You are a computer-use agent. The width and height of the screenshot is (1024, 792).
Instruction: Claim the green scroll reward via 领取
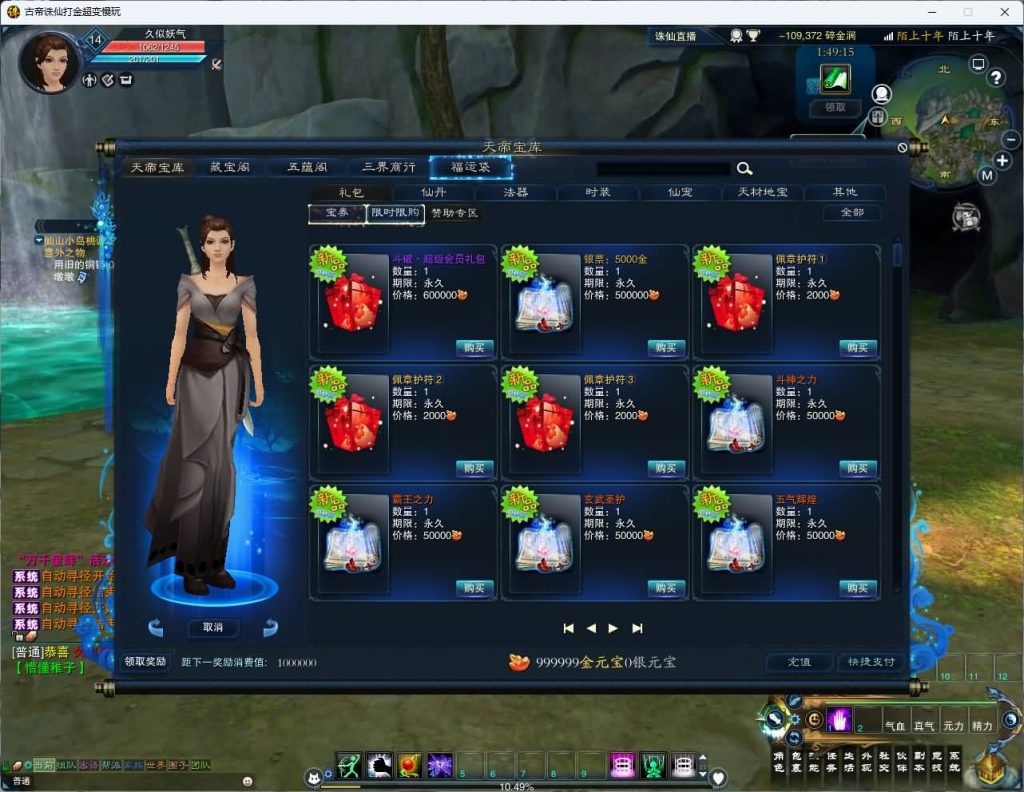(x=835, y=107)
